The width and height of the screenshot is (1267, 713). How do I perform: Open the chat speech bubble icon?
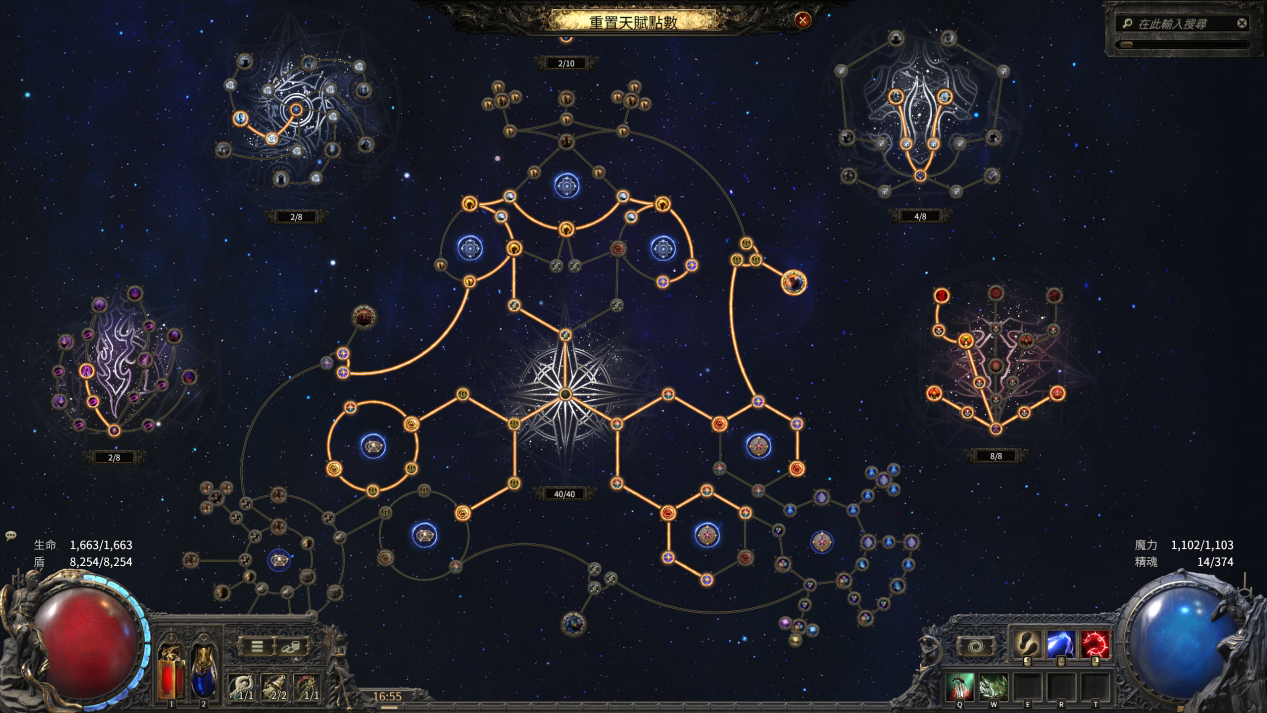click(x=11, y=536)
